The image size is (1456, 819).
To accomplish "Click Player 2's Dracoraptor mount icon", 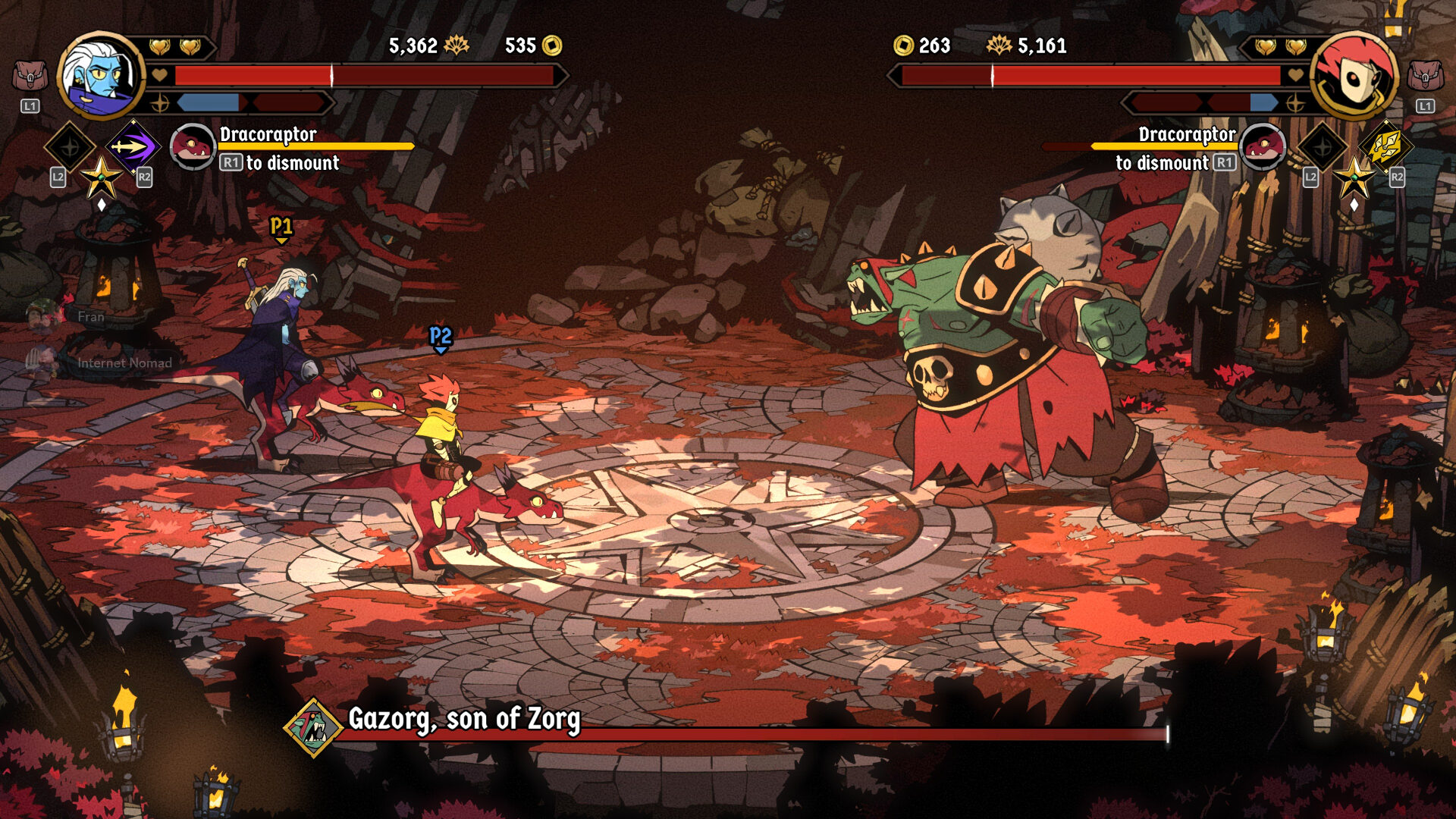I will pyautogui.click(x=1263, y=146).
